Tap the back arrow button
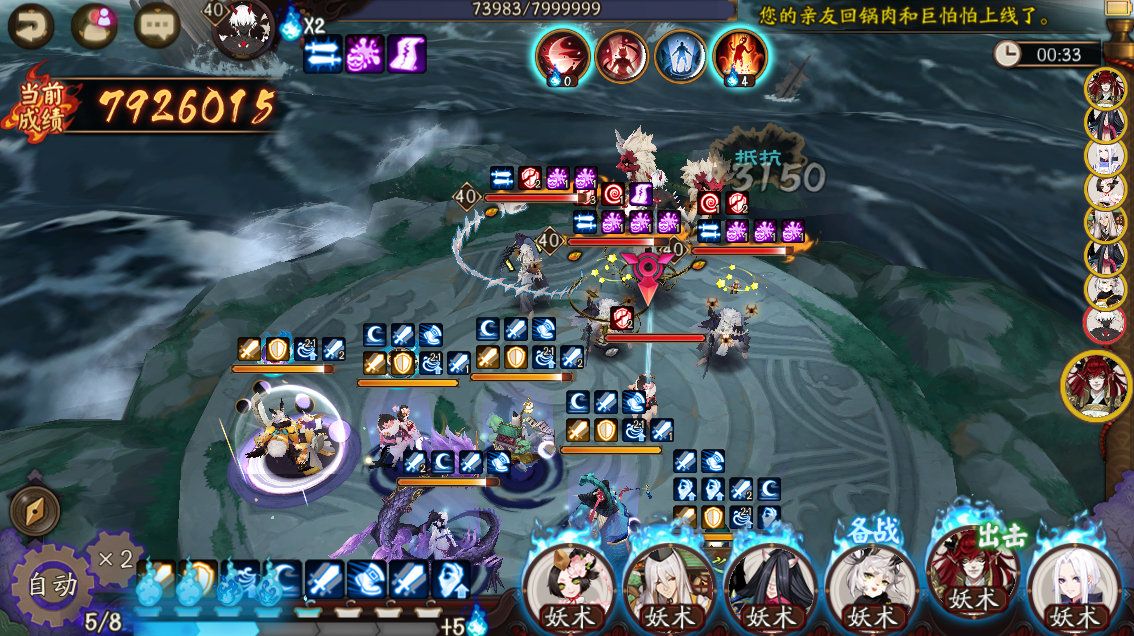 coord(30,26)
